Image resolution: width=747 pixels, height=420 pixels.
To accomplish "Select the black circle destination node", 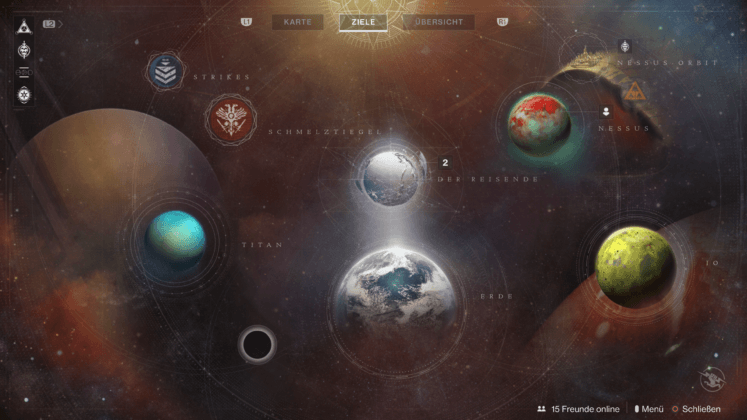I will pyautogui.click(x=257, y=344).
